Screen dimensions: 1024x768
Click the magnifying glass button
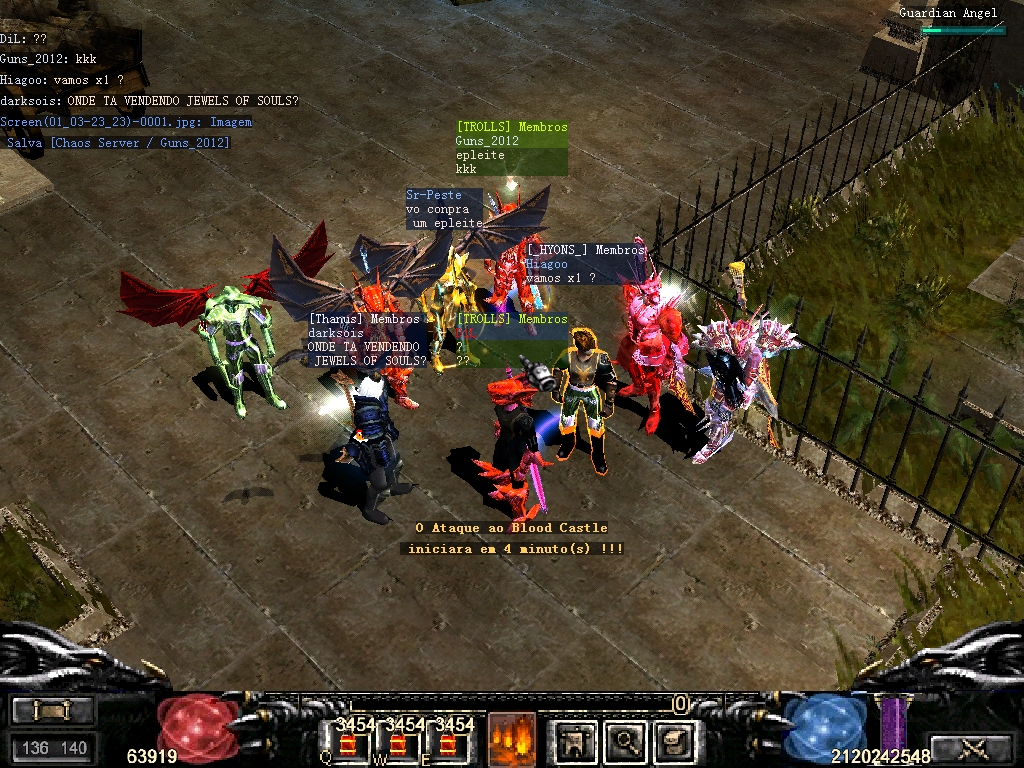626,741
